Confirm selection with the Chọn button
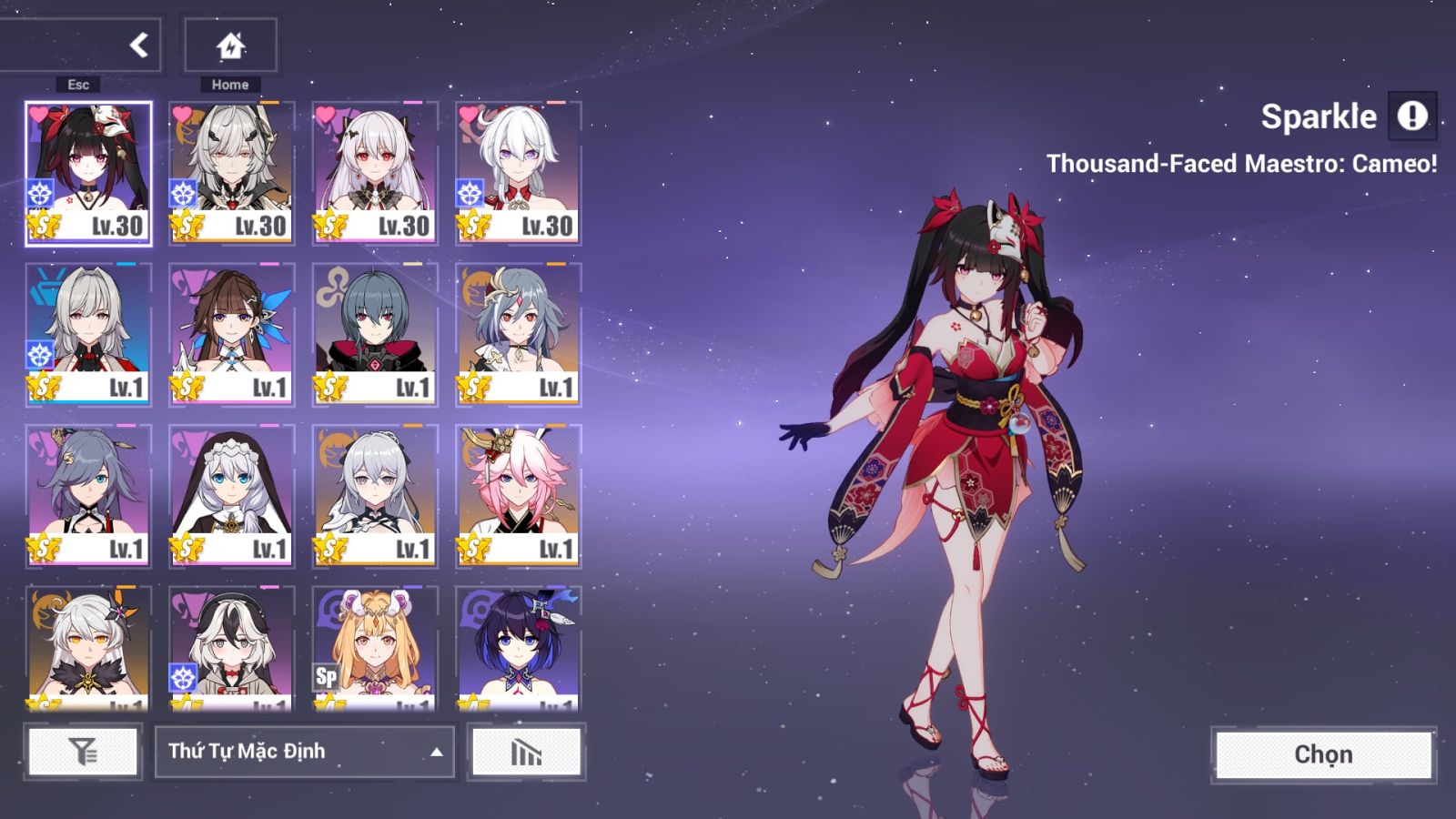The height and width of the screenshot is (819, 1456). pyautogui.click(x=1323, y=754)
